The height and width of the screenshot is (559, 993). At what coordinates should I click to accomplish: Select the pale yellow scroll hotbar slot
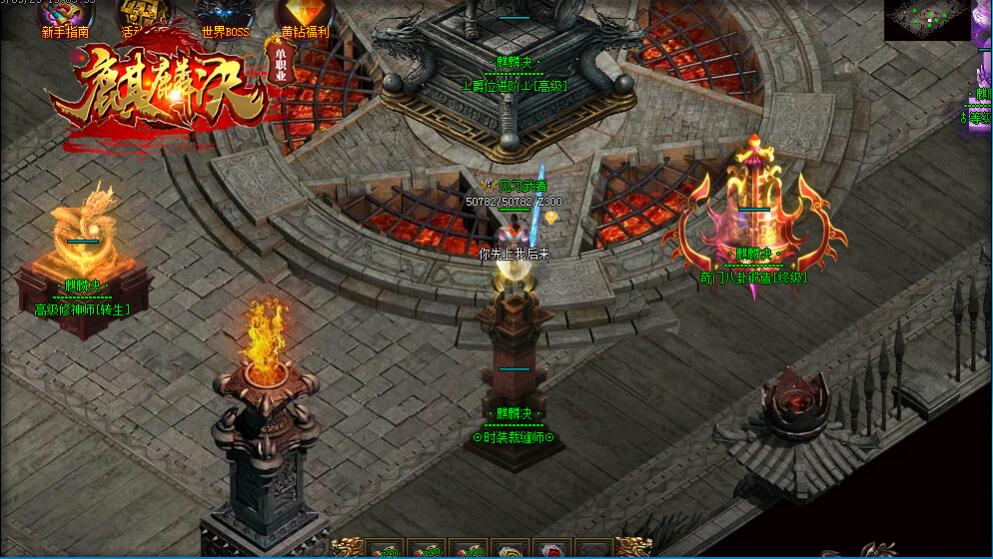click(510, 549)
